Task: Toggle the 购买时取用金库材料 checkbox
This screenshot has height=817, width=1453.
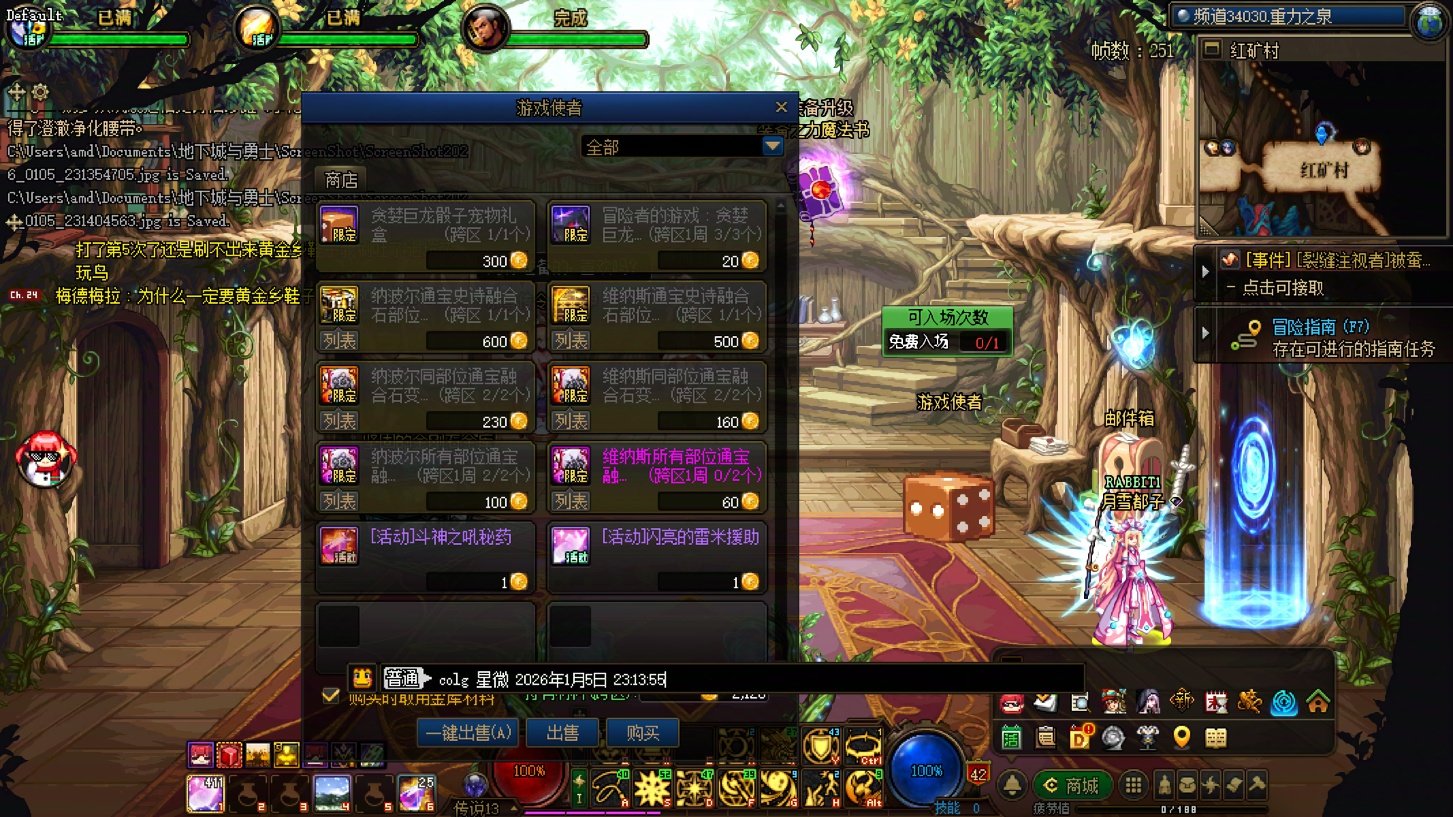Action: [331, 695]
